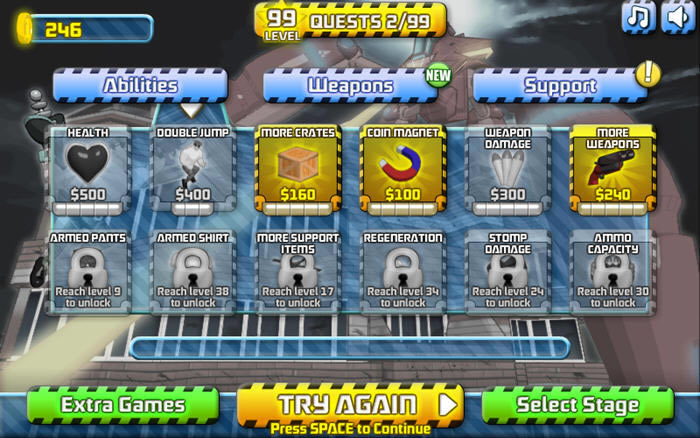700x438 pixels.
Task: Select the locked Armed Shirt tile
Action: coord(193,272)
